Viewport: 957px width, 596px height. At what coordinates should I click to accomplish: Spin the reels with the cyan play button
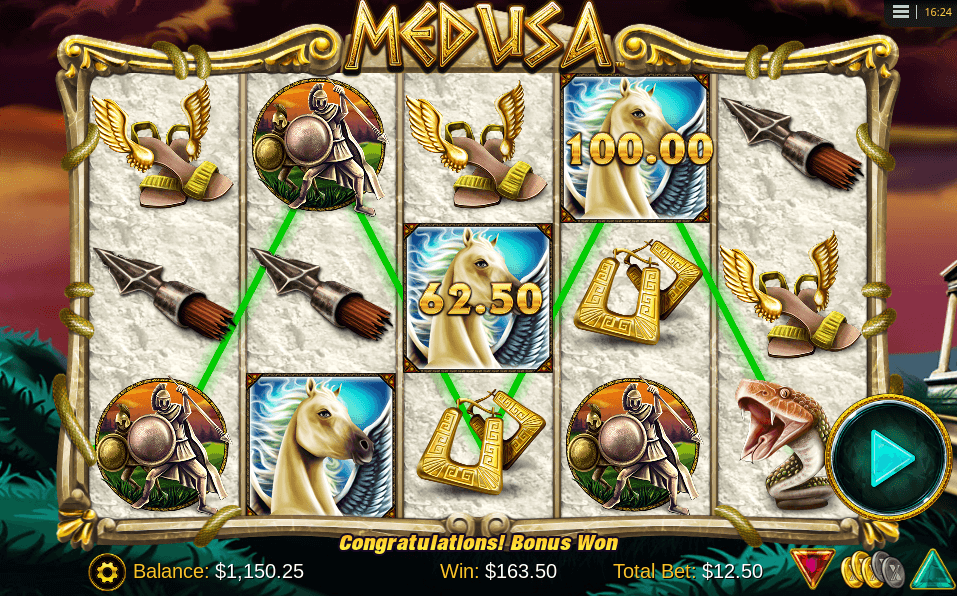click(889, 459)
